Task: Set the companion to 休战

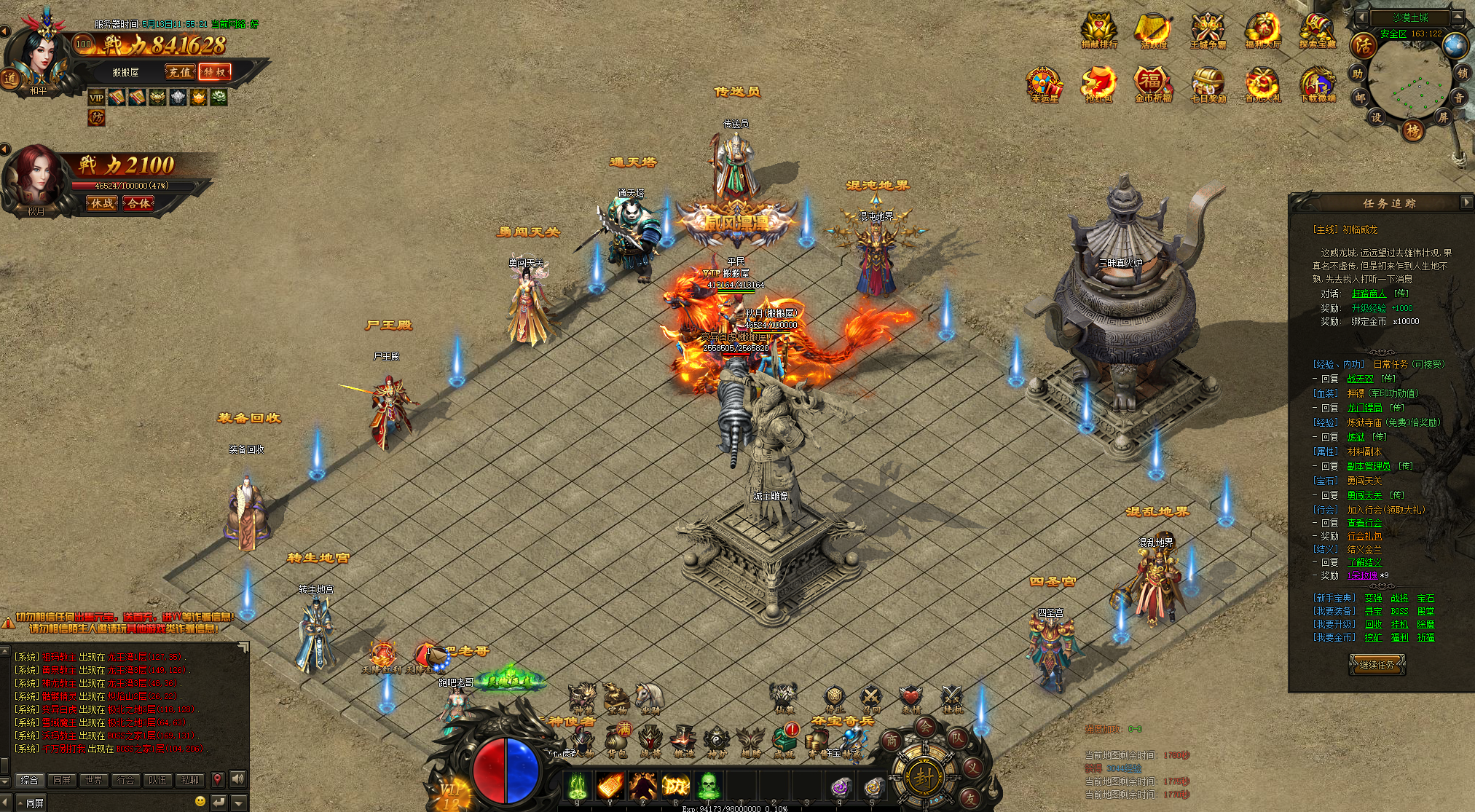Action: click(x=103, y=203)
